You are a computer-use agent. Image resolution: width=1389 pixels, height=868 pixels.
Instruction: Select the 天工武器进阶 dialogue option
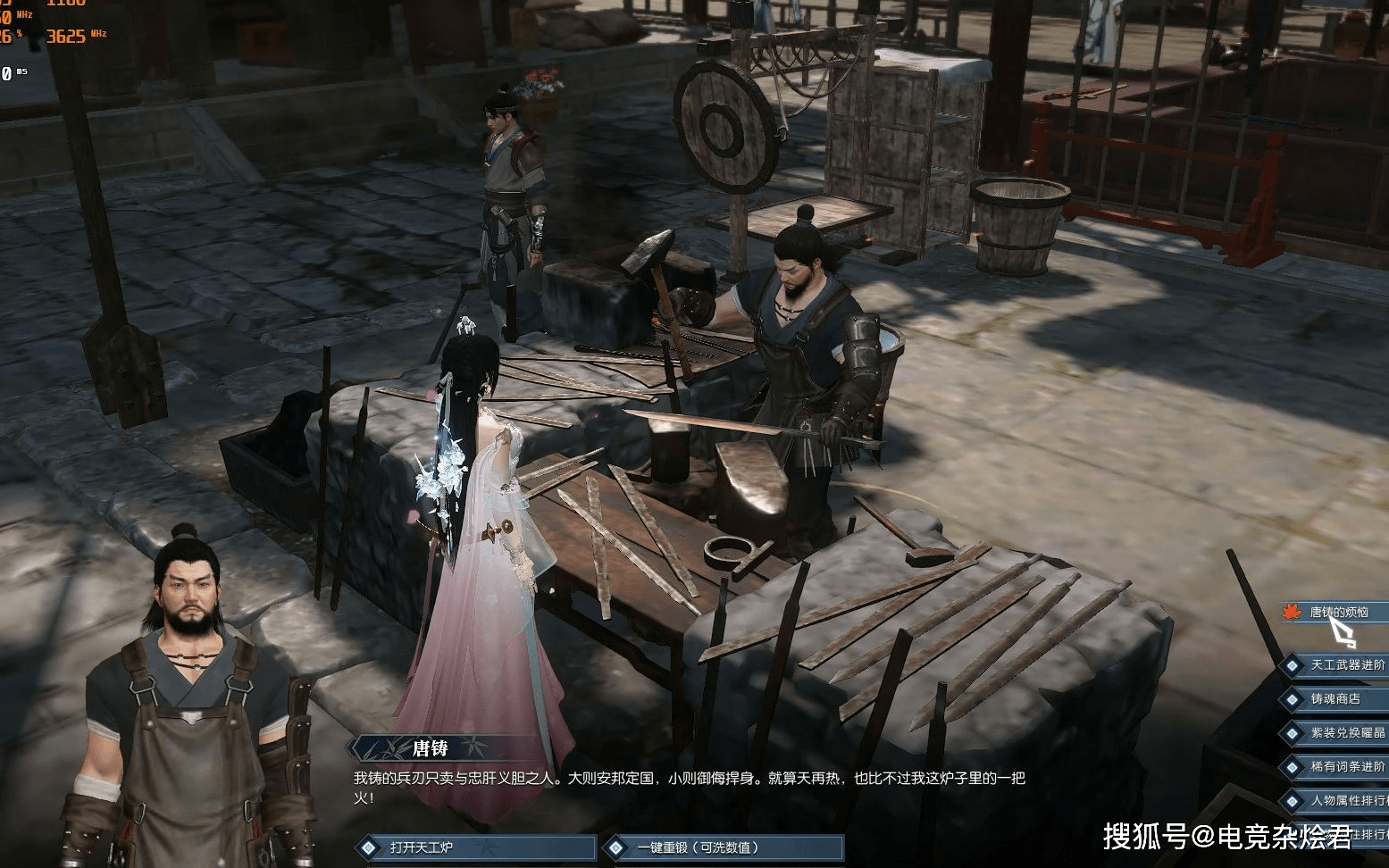[1346, 665]
